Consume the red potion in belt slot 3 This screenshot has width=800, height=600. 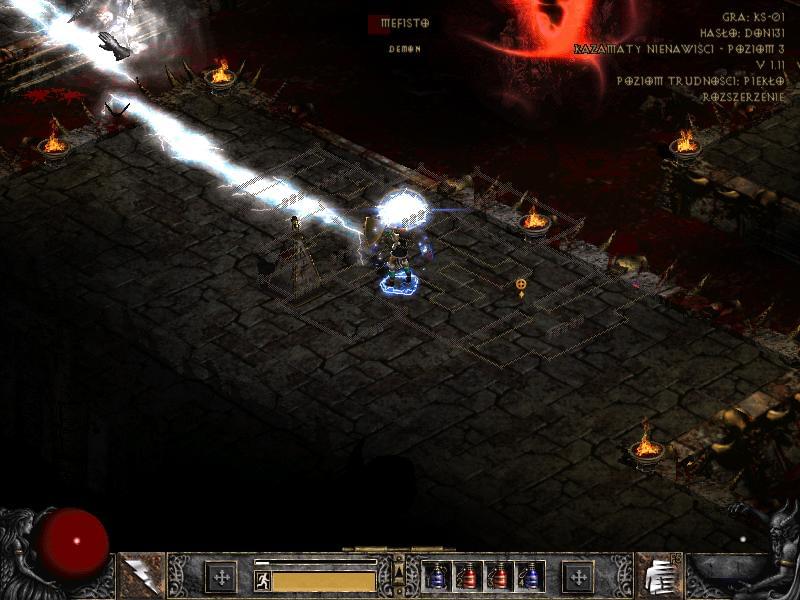tap(498, 576)
